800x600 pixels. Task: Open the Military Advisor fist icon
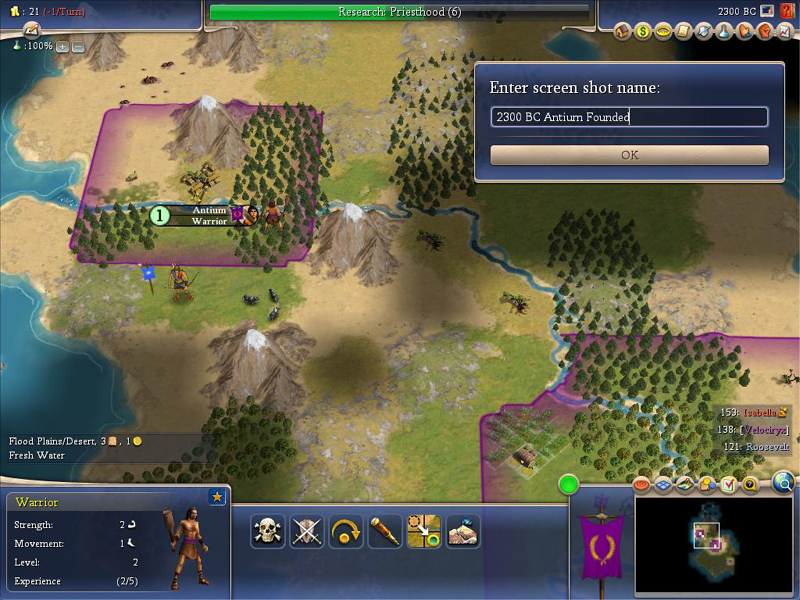[765, 32]
